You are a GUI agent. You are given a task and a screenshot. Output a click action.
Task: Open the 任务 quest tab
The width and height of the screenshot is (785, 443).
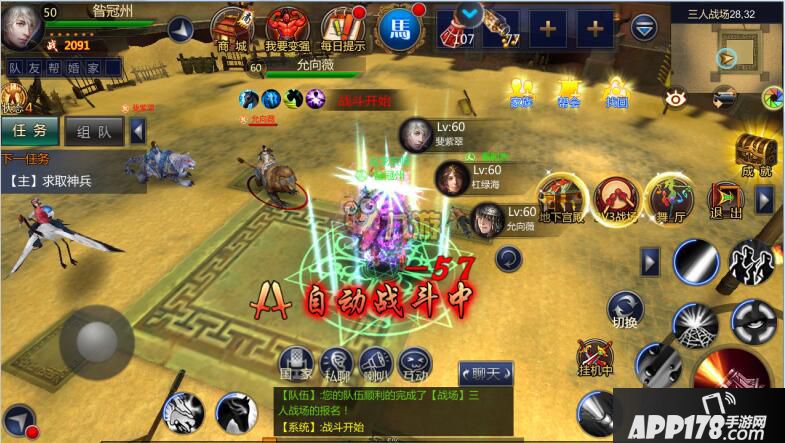click(x=29, y=131)
